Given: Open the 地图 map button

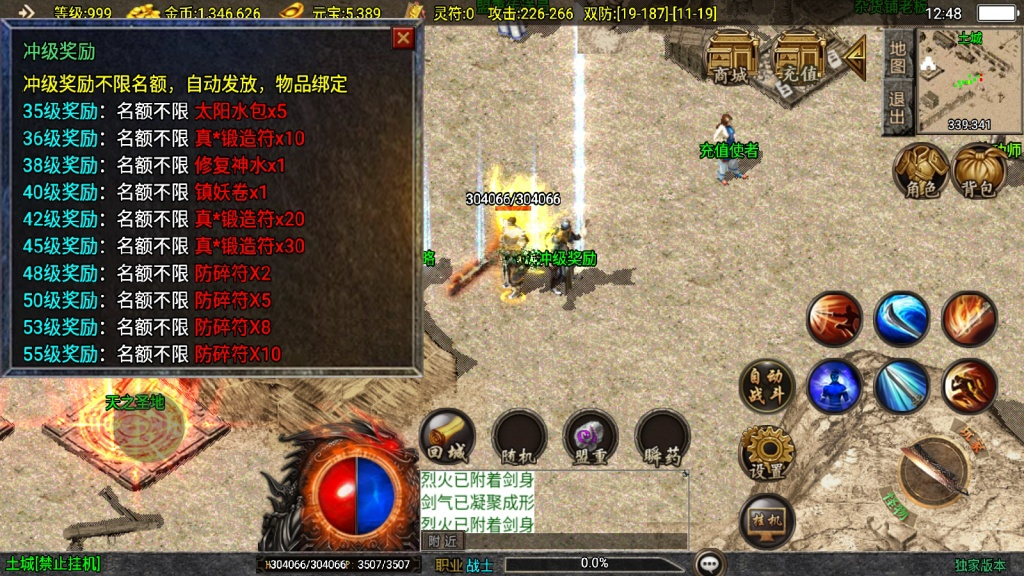Looking at the screenshot, I should pyautogui.click(x=898, y=57).
